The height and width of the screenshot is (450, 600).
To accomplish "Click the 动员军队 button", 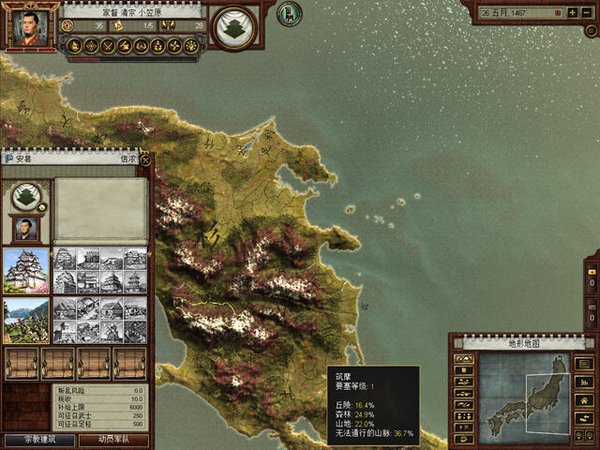I will 113,440.
